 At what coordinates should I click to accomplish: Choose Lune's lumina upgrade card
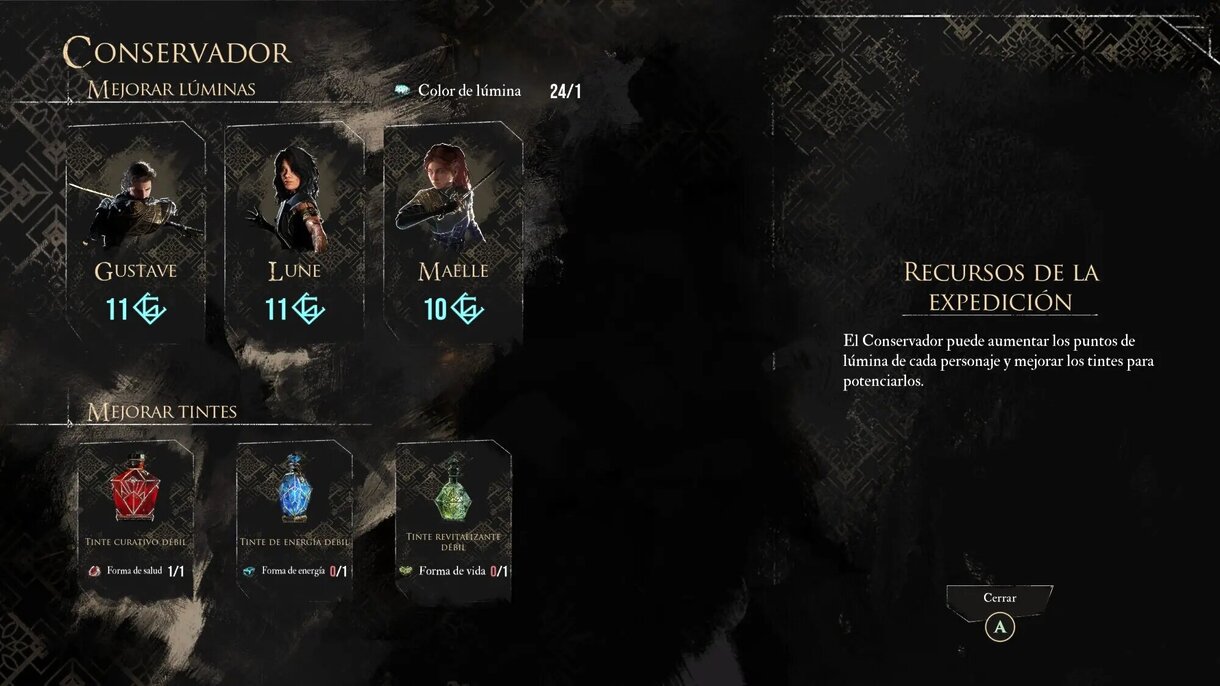tap(294, 232)
